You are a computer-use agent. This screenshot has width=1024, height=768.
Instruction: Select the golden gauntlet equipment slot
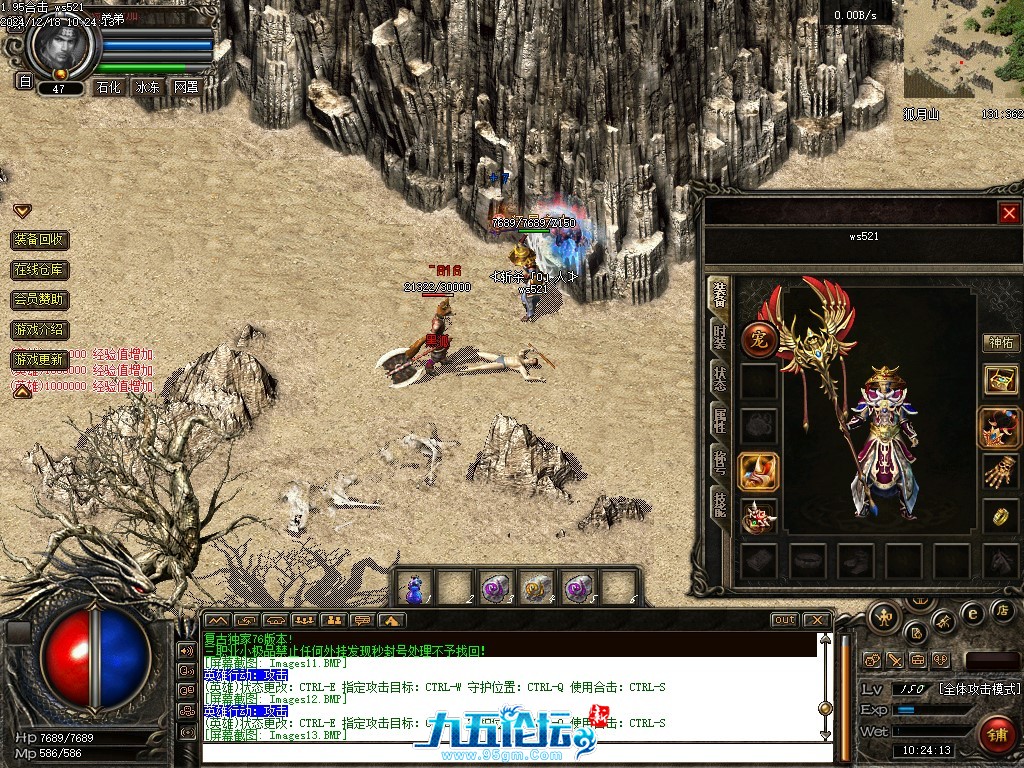[x=1000, y=470]
